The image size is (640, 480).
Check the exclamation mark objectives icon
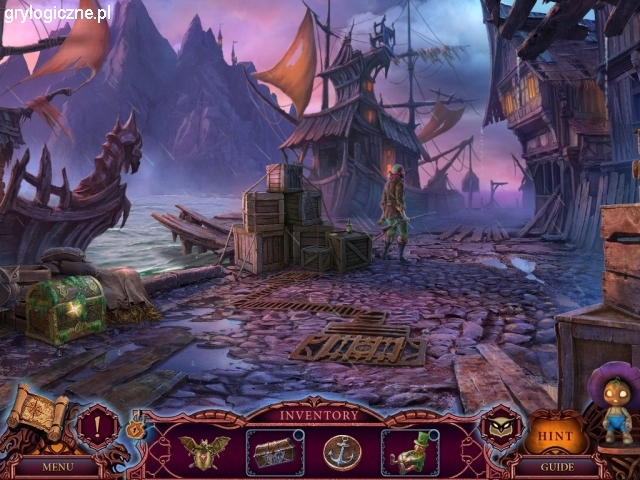(97, 421)
